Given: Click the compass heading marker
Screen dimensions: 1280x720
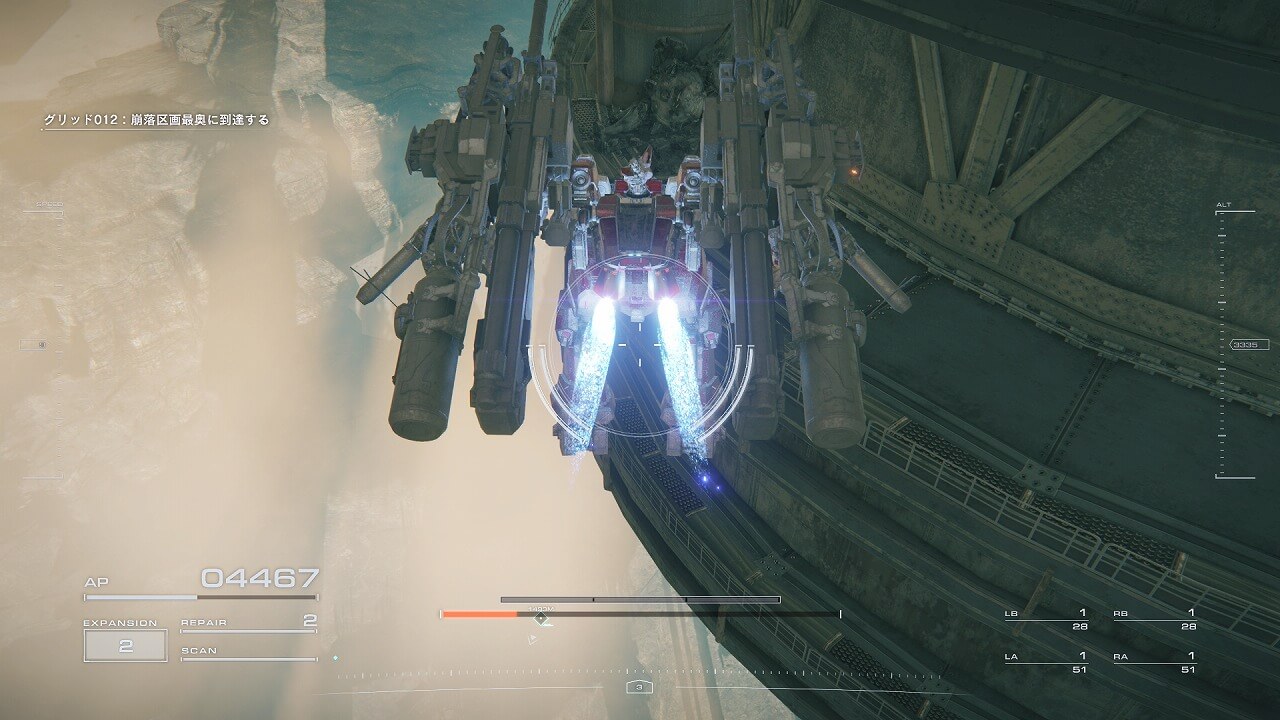Looking at the screenshot, I should (639, 687).
